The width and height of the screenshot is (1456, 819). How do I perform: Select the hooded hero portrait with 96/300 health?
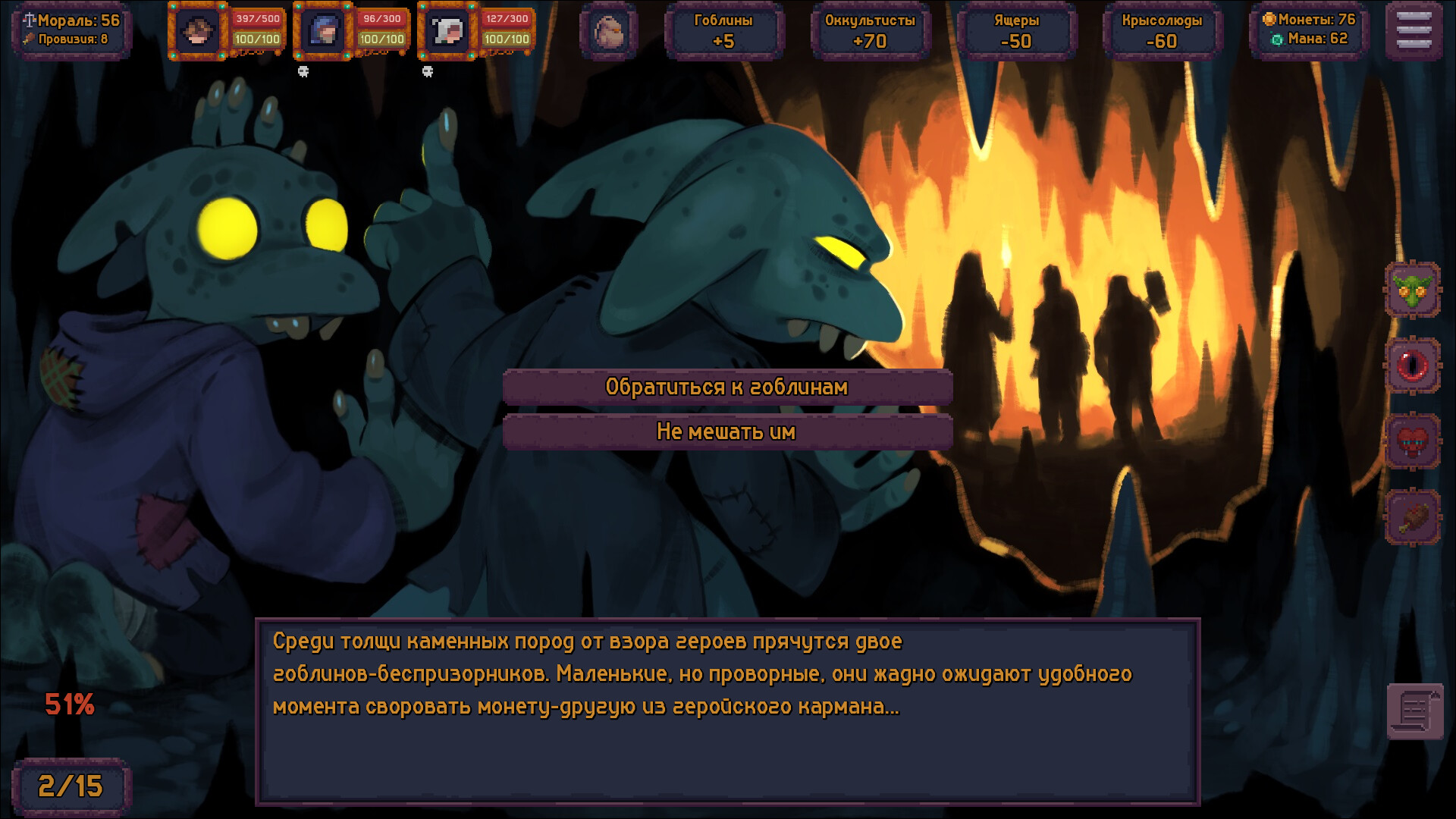(x=324, y=31)
